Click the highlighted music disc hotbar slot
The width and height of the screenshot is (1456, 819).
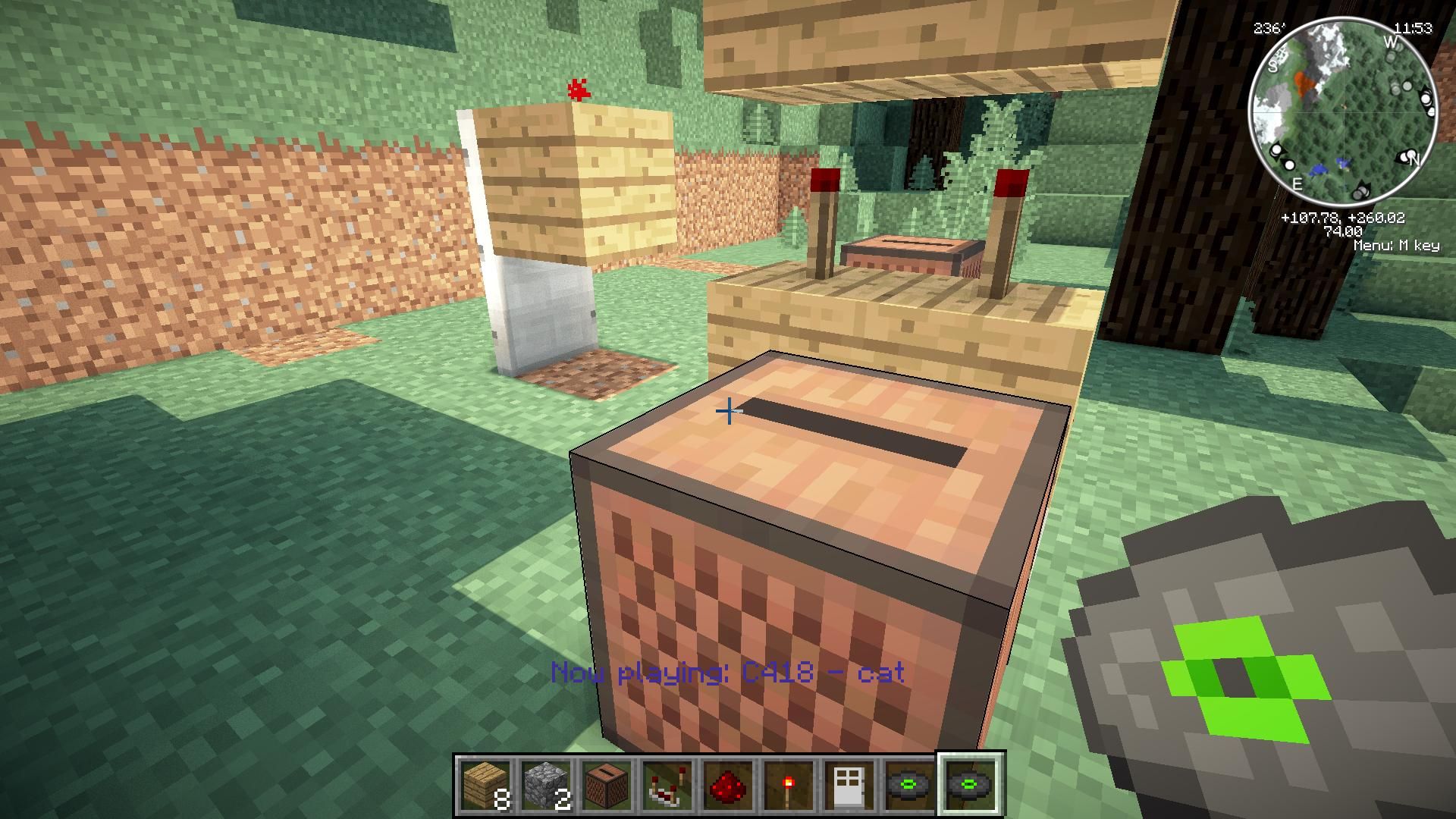971,786
